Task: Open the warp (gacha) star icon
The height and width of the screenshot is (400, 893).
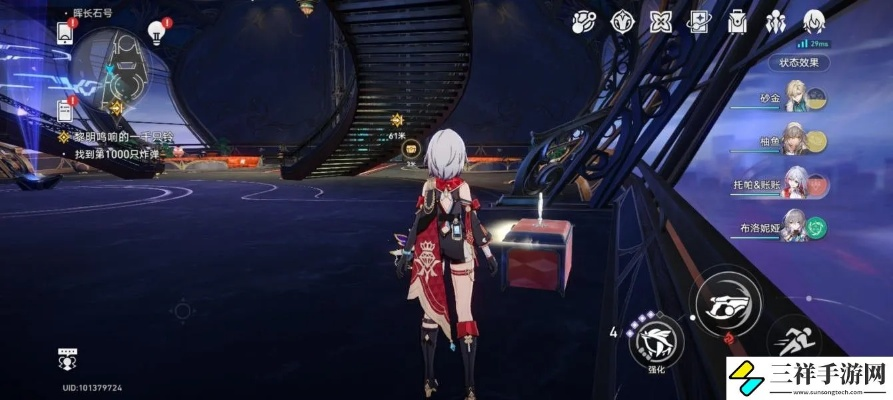Action: (659, 21)
